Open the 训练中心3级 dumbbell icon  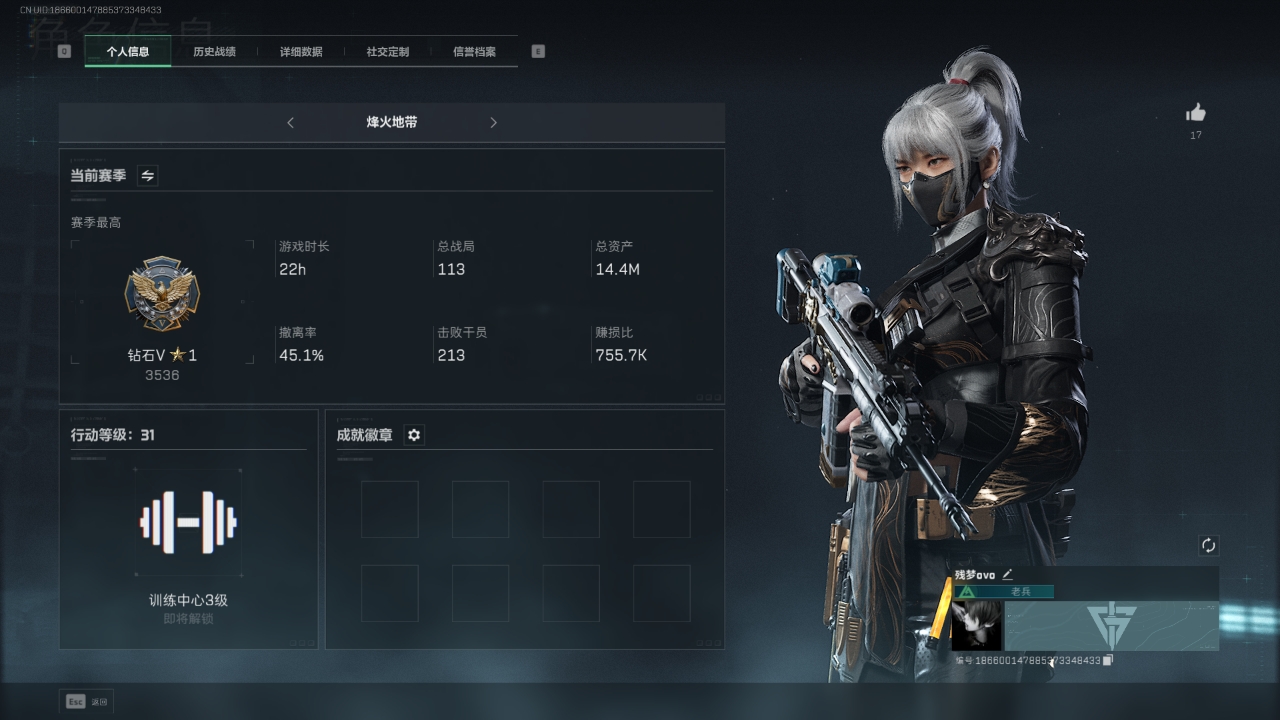pos(188,521)
